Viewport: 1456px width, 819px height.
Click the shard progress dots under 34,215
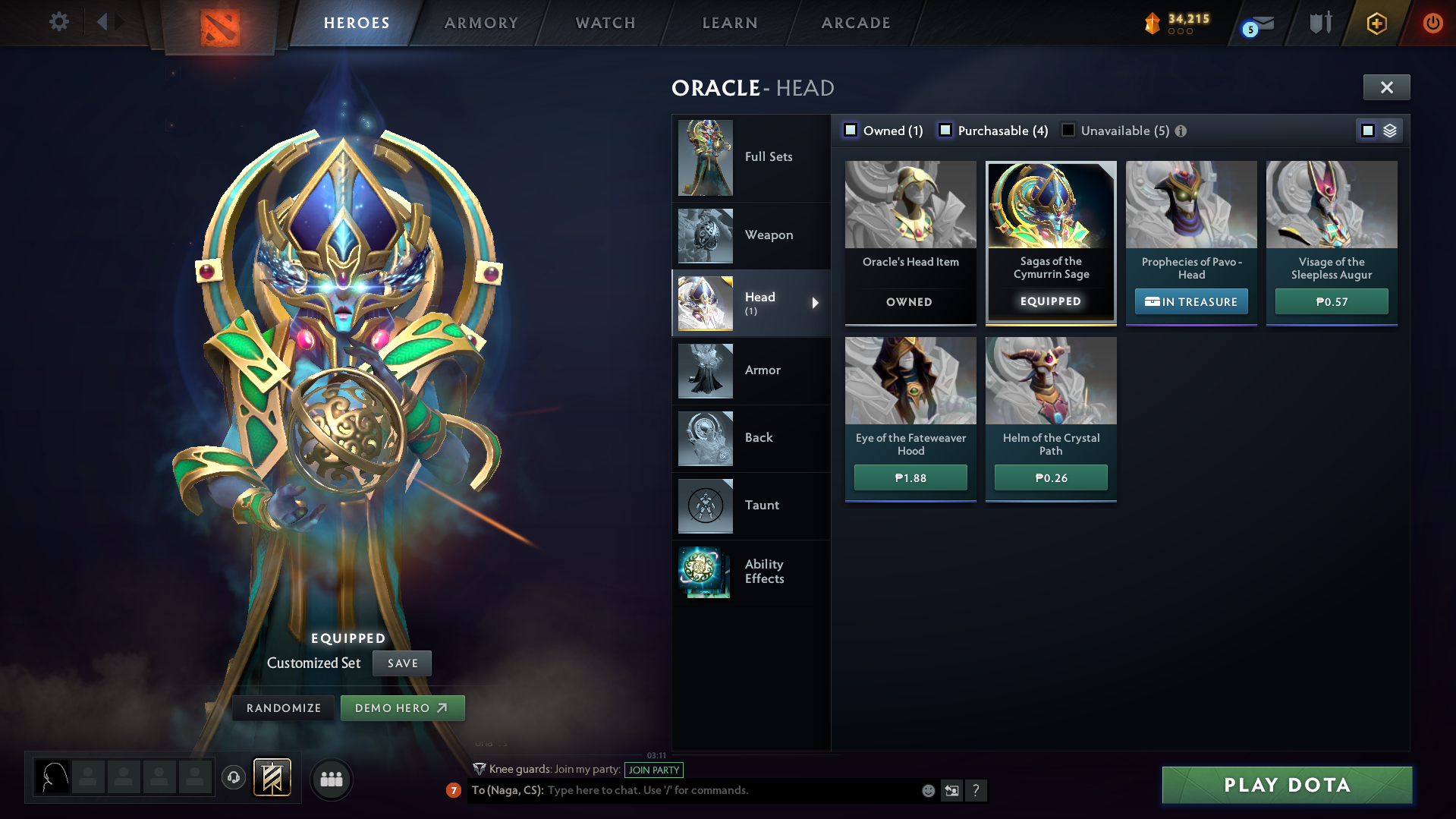tap(1180, 32)
